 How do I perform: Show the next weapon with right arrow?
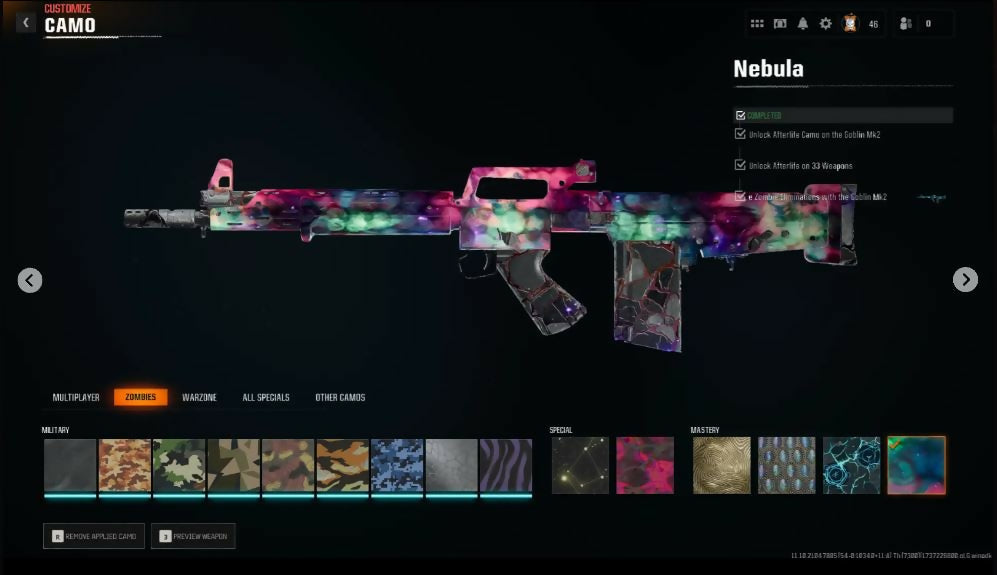click(965, 280)
